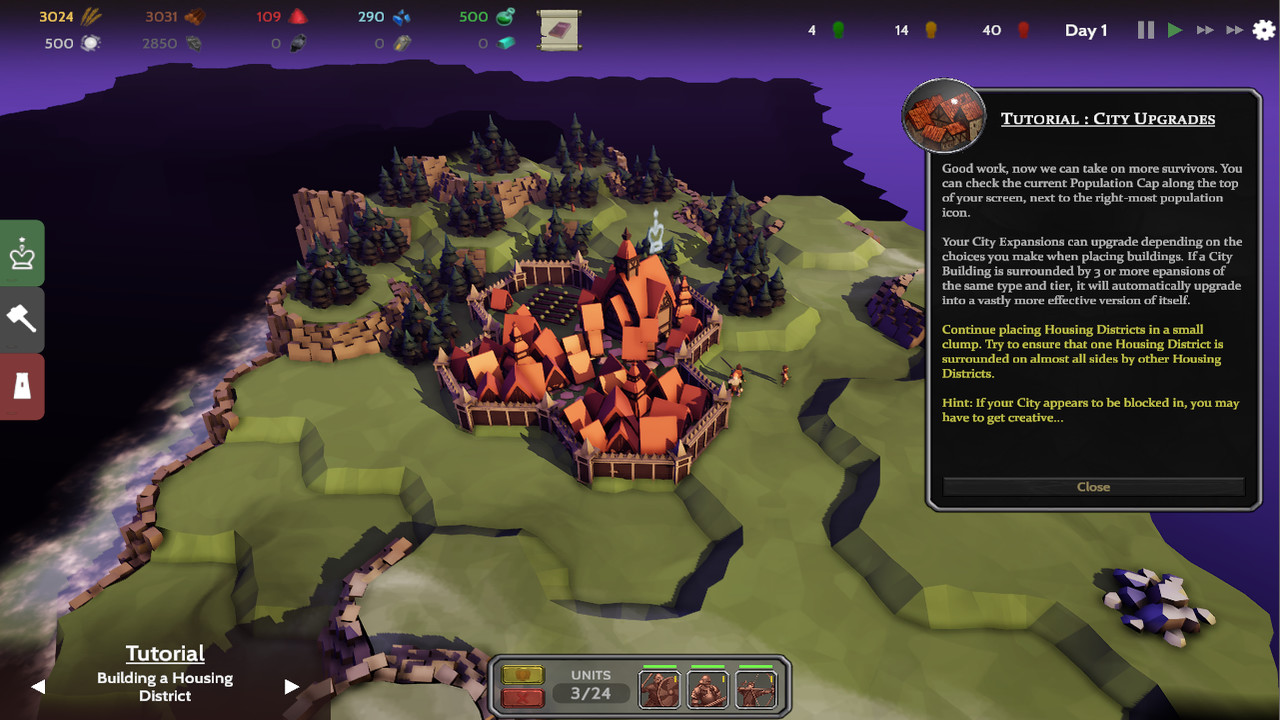
Task: Close the City Upgrades tutorial panel
Action: 1093,487
